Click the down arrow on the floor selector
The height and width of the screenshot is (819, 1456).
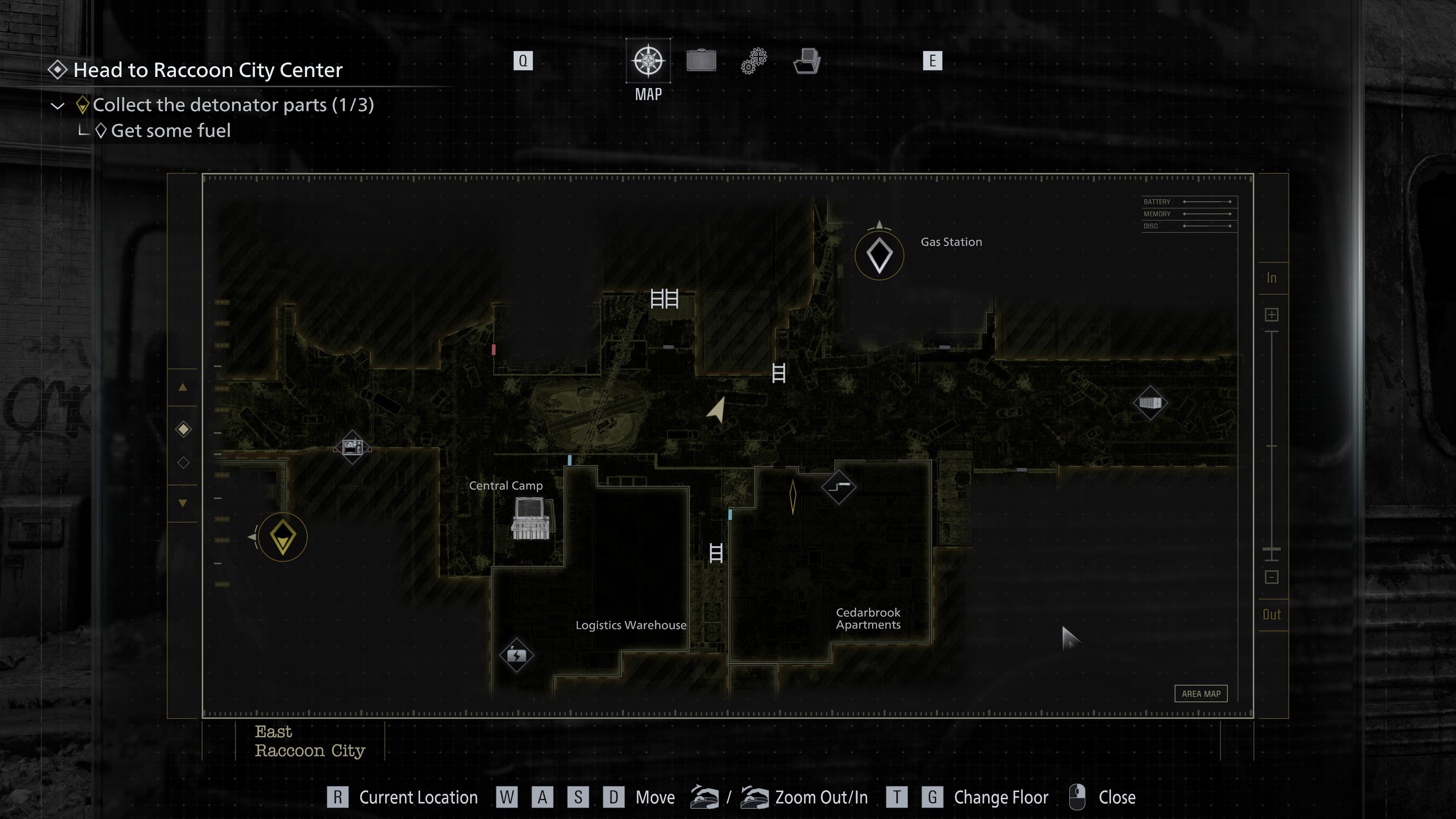[x=182, y=501]
